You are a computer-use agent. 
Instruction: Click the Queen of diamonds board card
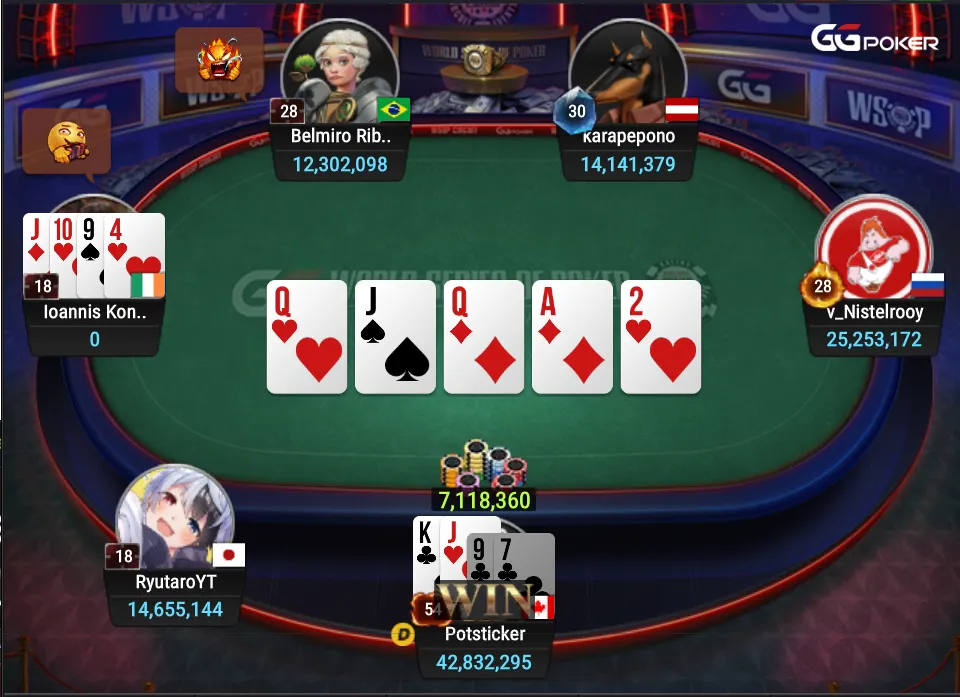coord(484,337)
